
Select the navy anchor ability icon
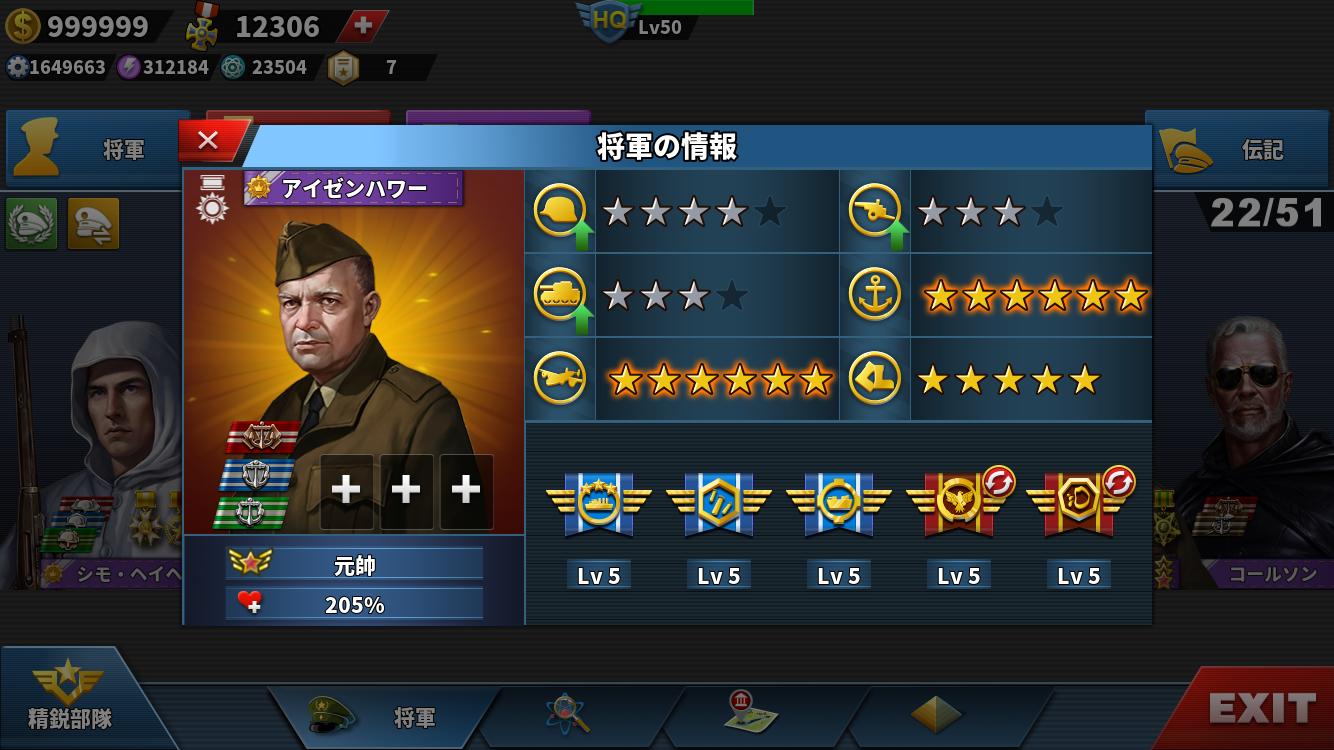[874, 295]
